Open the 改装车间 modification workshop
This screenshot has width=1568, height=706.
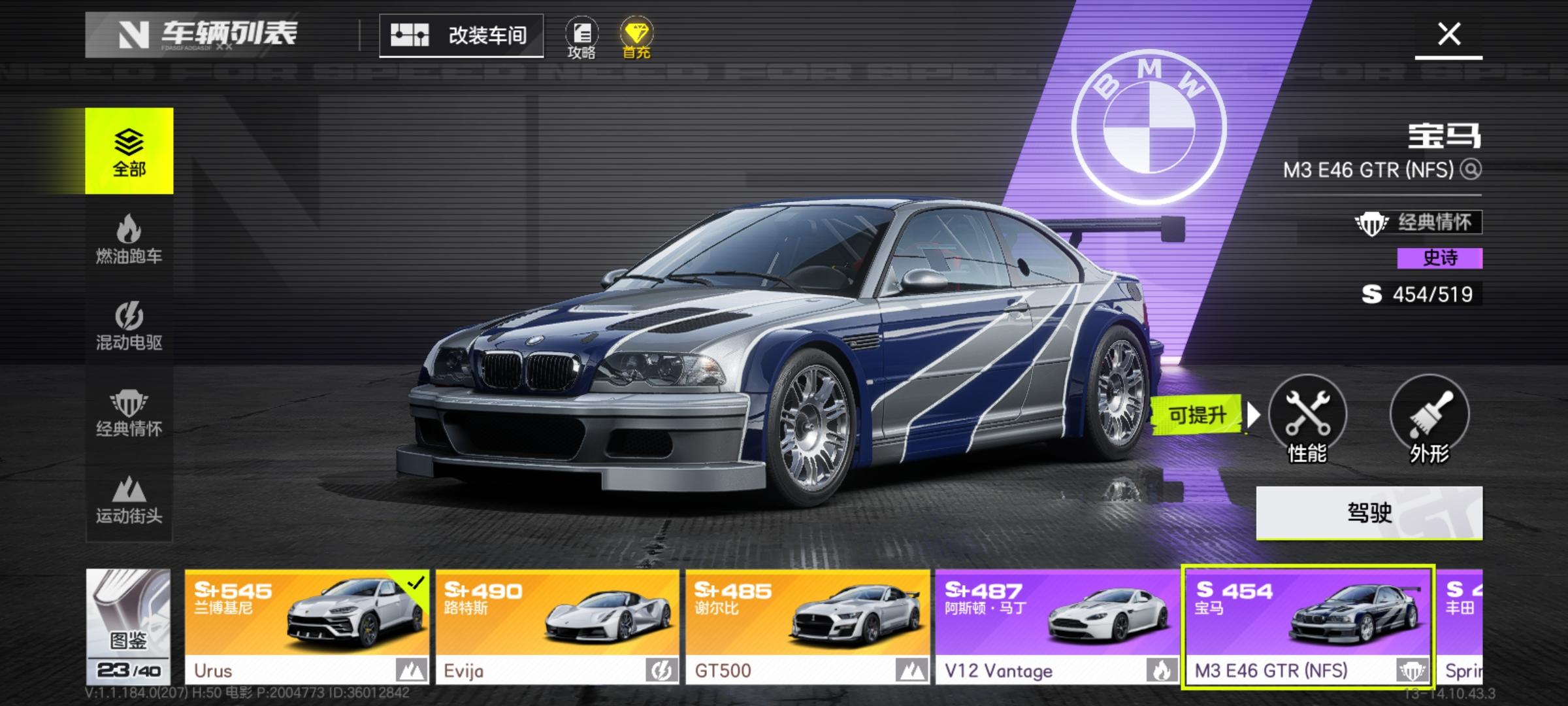click(461, 35)
